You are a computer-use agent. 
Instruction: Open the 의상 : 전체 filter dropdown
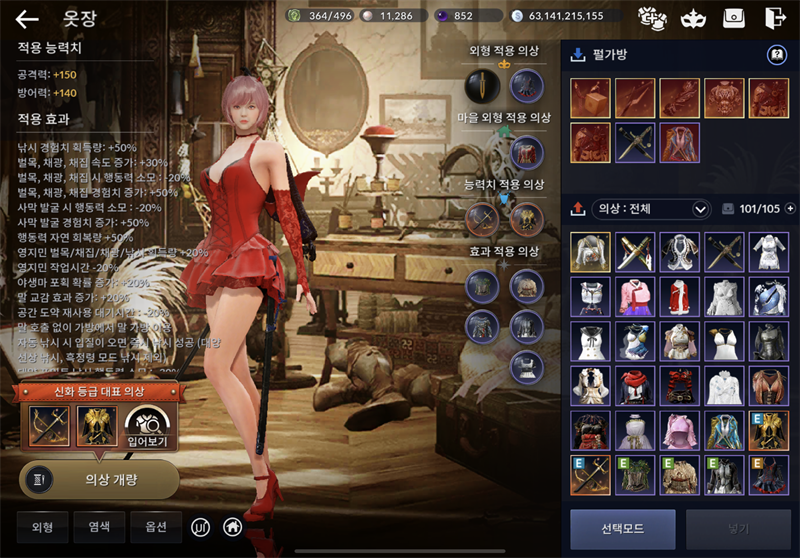tap(652, 209)
